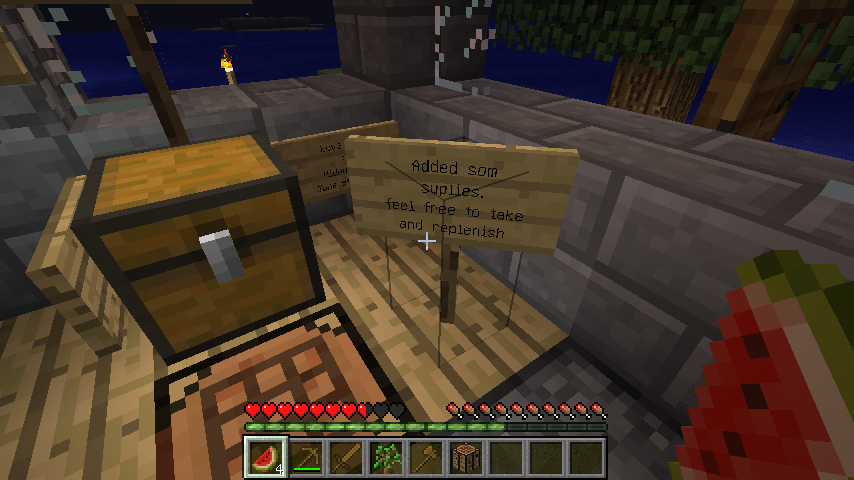Select the crafting table hotbar slot
Image resolution: width=854 pixels, height=480 pixels.
pyautogui.click(x=466, y=457)
